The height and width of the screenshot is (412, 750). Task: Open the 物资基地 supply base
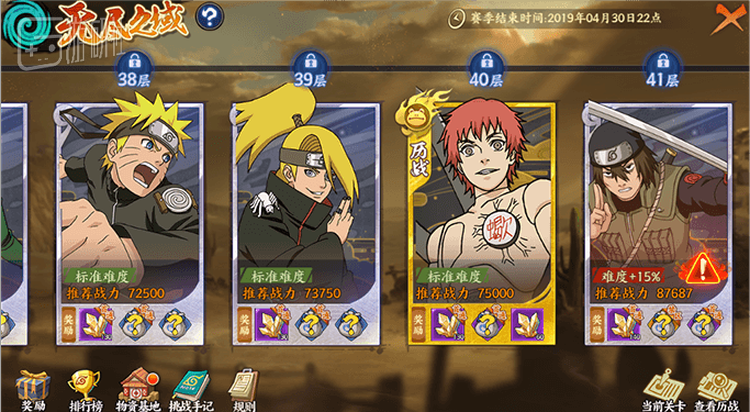pyautogui.click(x=139, y=387)
